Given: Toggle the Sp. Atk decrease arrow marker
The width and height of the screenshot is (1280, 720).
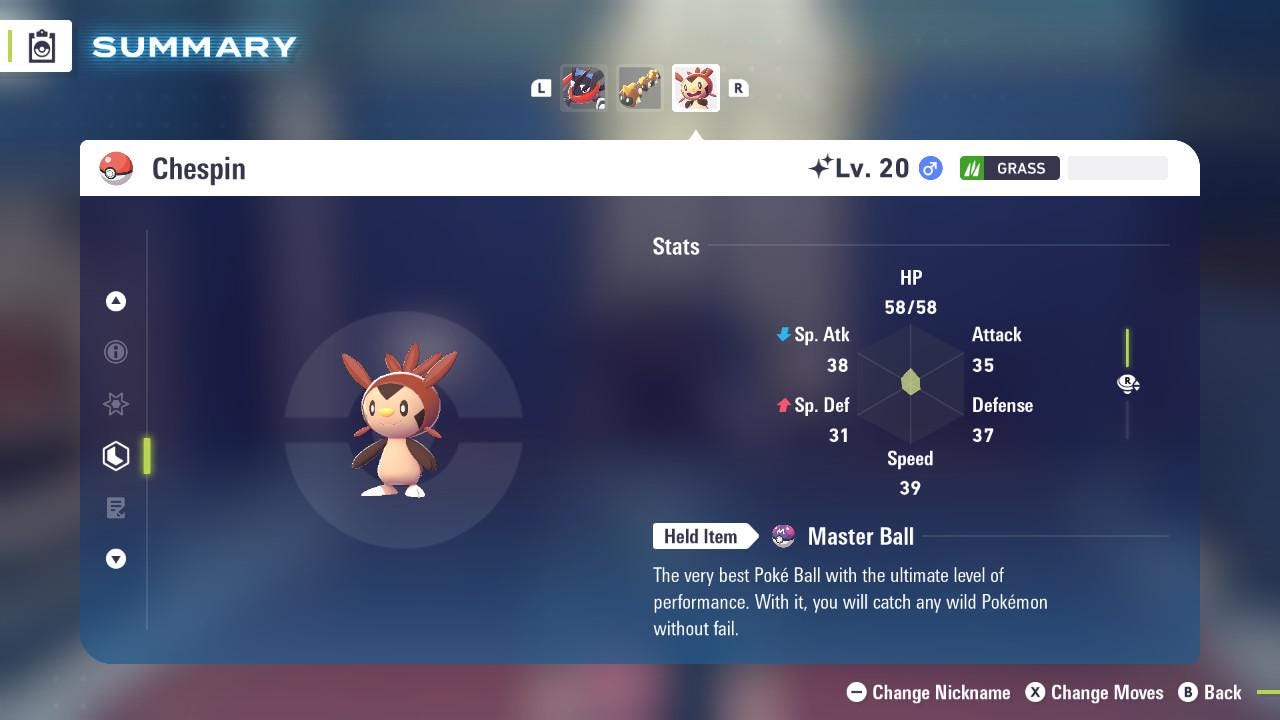Looking at the screenshot, I should (x=784, y=334).
